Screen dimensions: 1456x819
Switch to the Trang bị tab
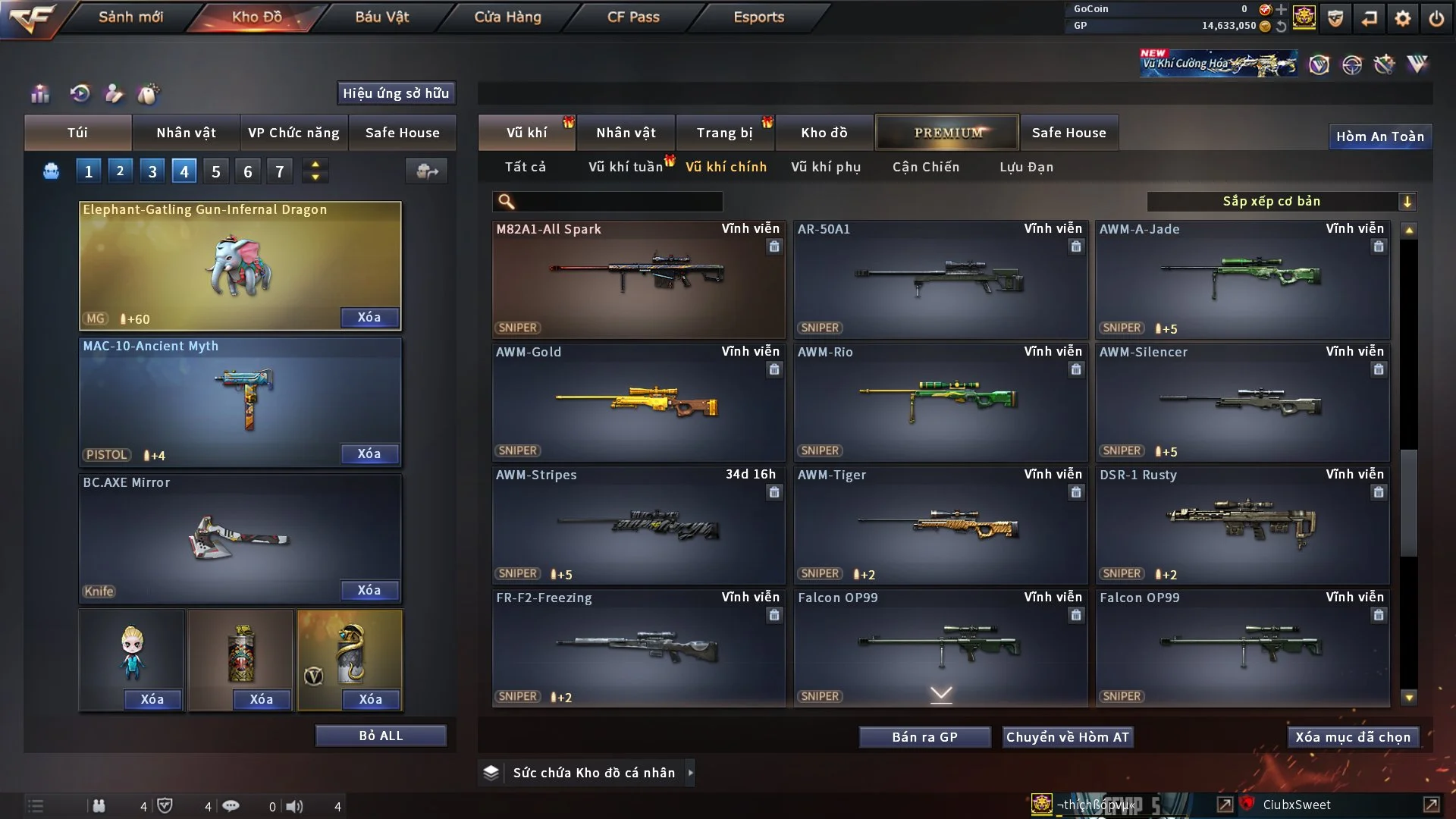(724, 133)
